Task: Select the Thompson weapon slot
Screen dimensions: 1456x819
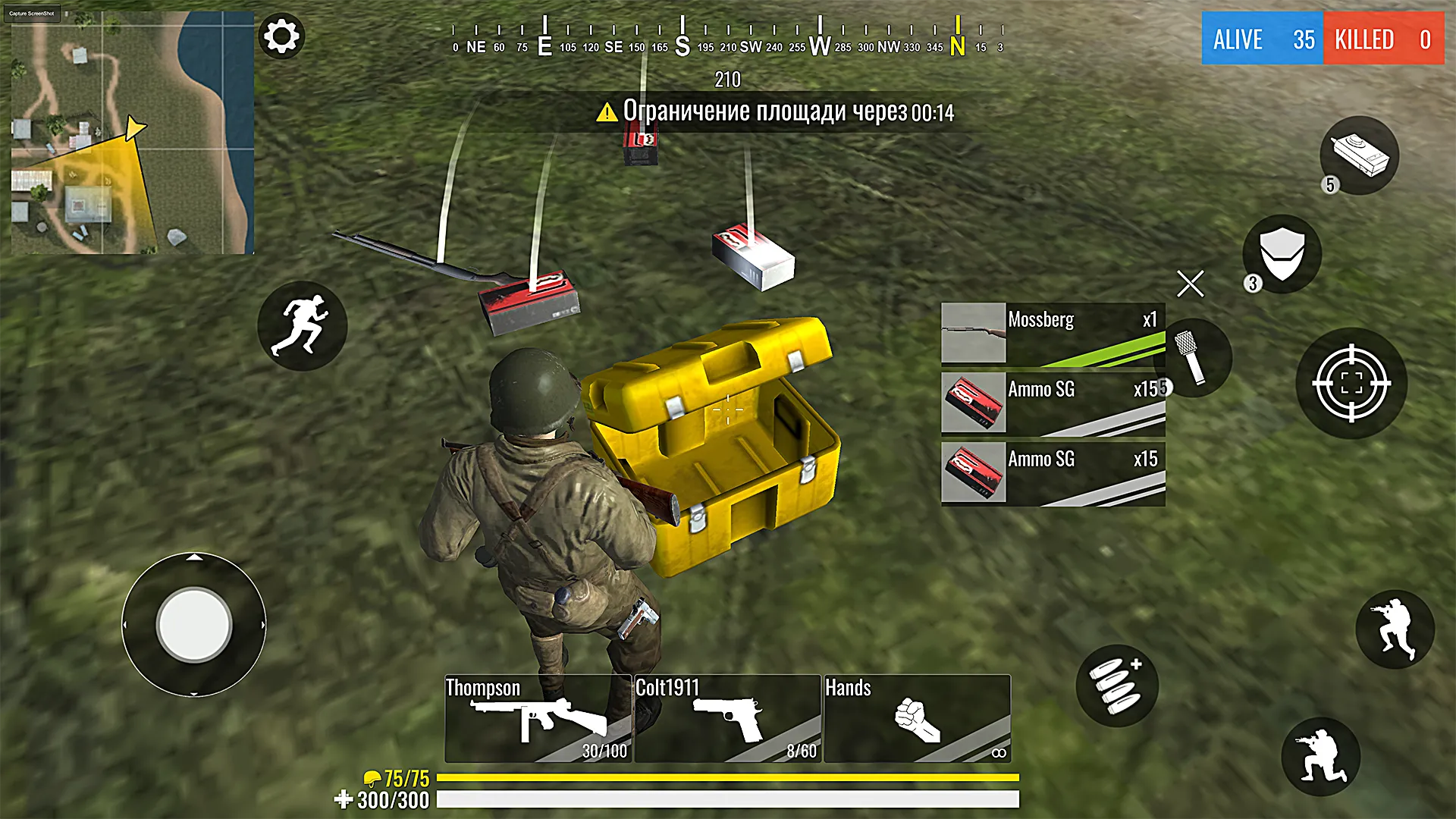Action: coord(538,718)
